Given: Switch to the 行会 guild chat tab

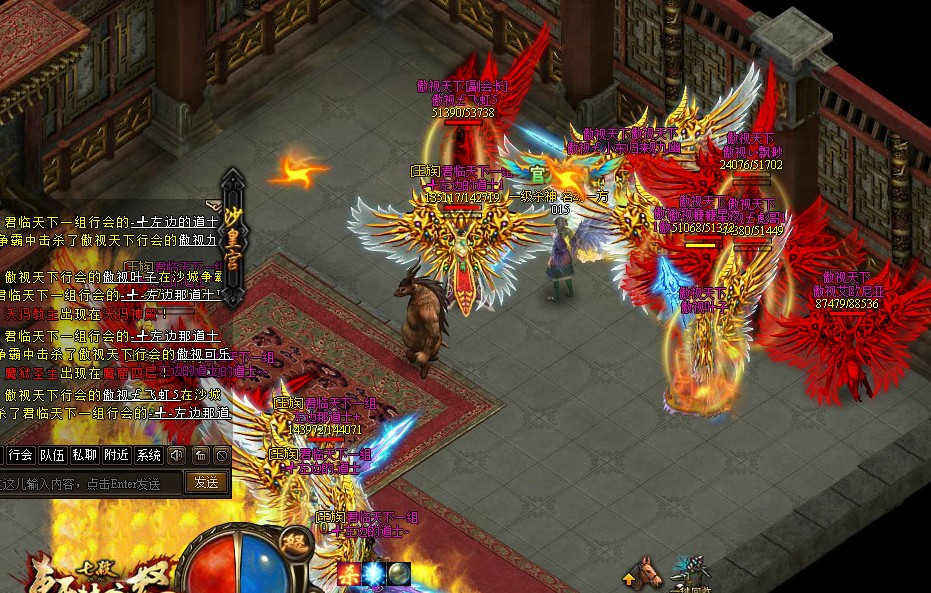Looking at the screenshot, I should 21,455.
